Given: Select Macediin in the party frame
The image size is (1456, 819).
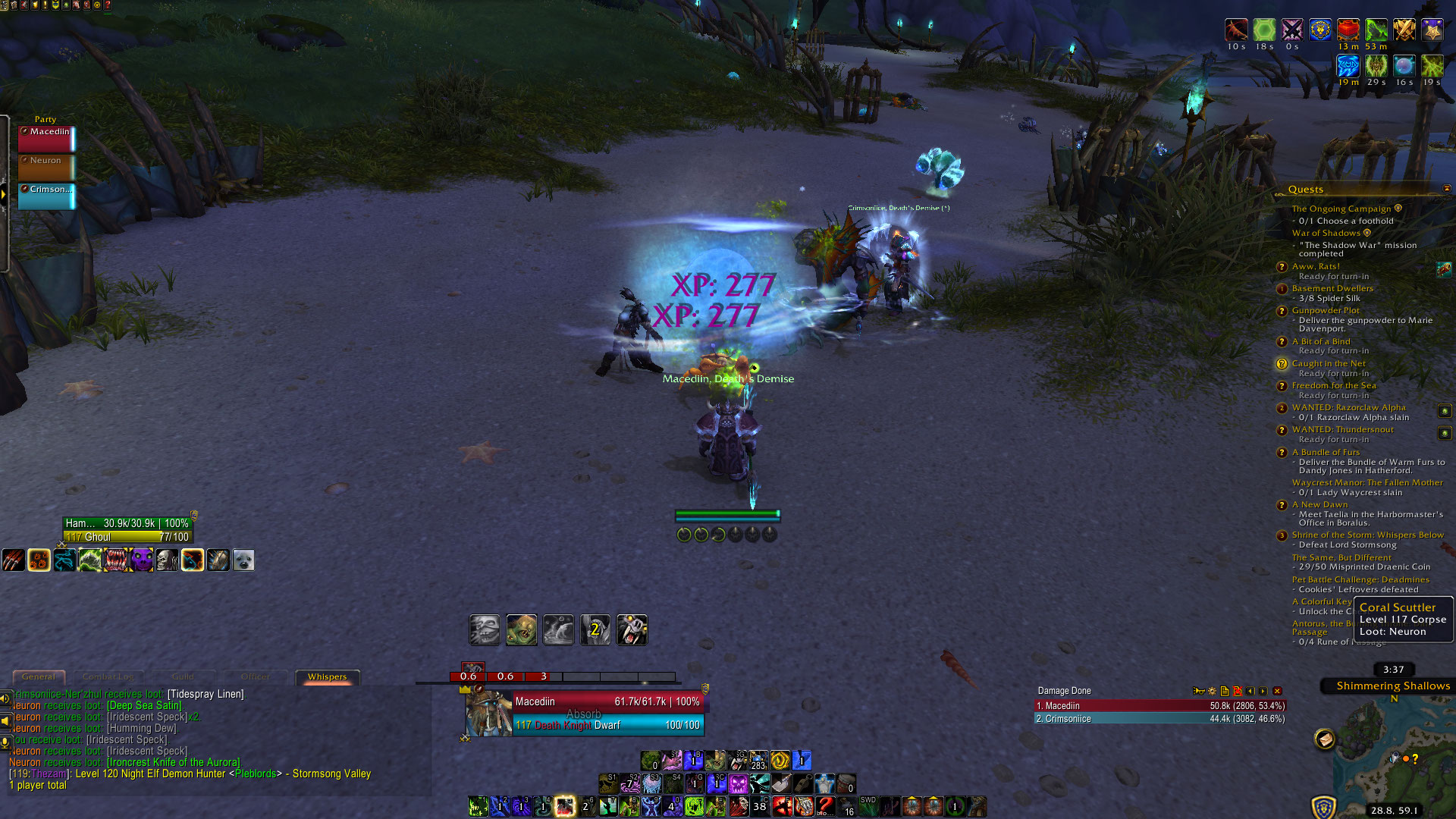Looking at the screenshot, I should (x=47, y=138).
